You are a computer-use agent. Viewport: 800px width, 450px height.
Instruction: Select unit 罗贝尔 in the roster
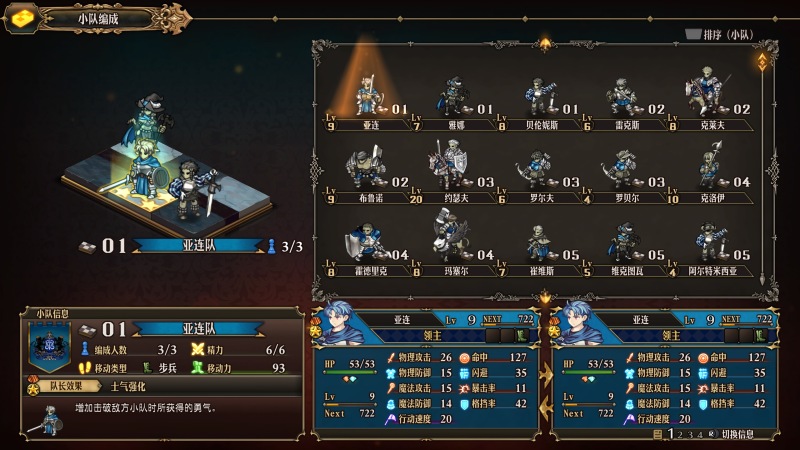[625, 173]
